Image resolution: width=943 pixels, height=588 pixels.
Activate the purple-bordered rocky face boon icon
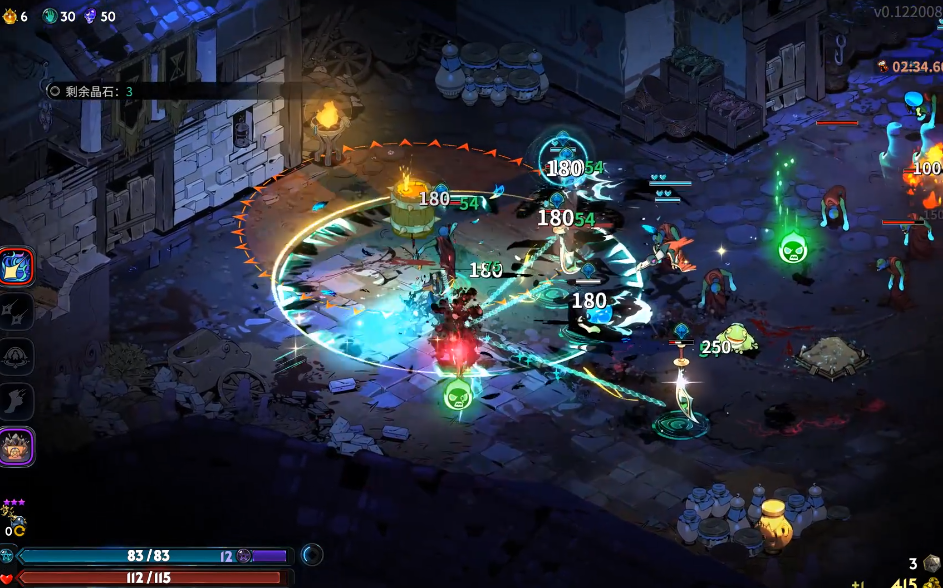tap(17, 446)
